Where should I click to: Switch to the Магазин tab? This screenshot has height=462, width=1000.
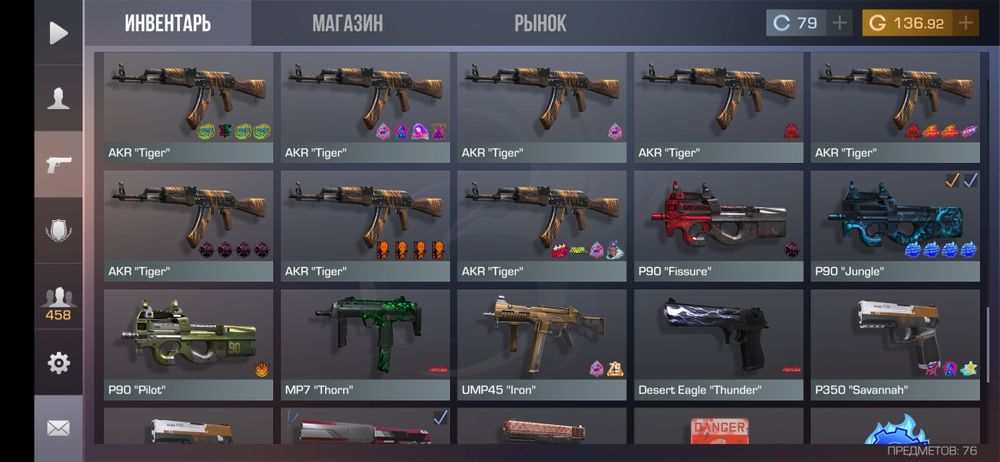347,23
